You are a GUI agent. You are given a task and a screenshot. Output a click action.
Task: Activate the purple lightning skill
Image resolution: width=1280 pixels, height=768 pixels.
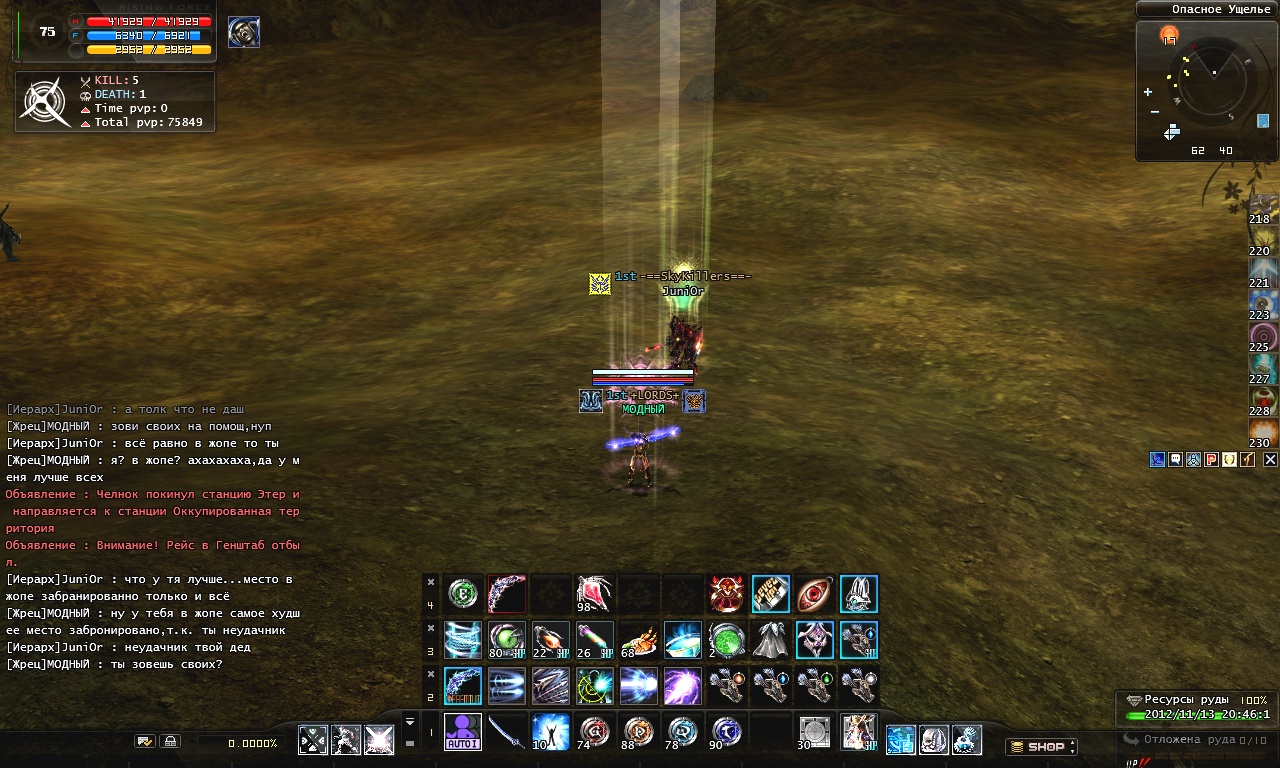coord(683,686)
